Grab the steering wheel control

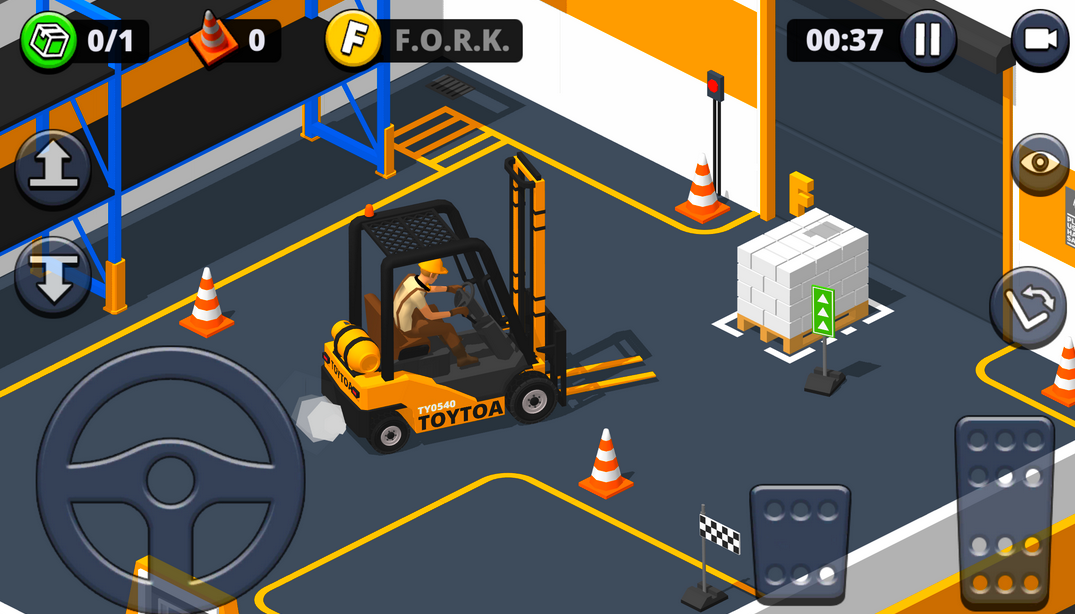coord(170,480)
